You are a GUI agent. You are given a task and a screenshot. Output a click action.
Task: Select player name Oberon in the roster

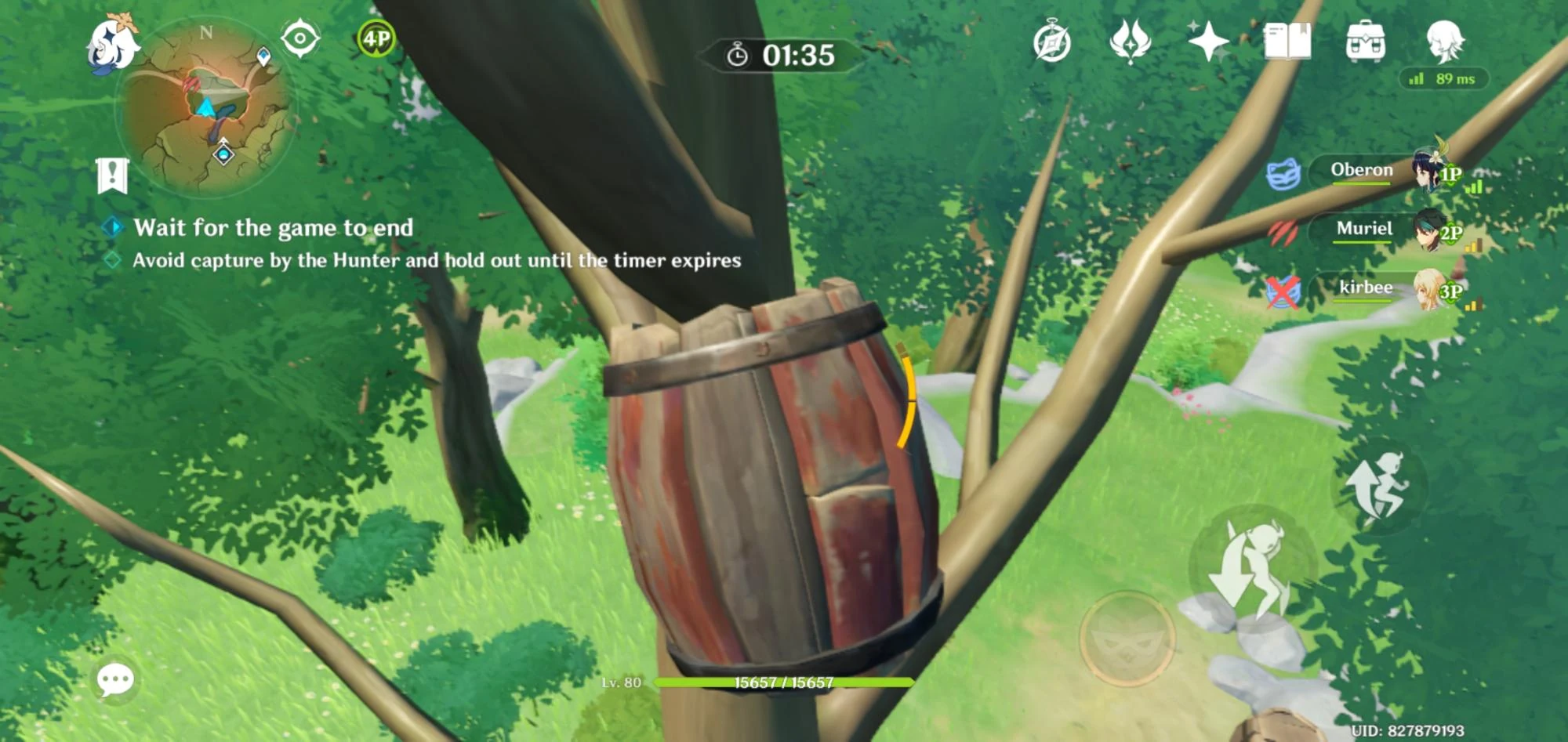point(1360,170)
